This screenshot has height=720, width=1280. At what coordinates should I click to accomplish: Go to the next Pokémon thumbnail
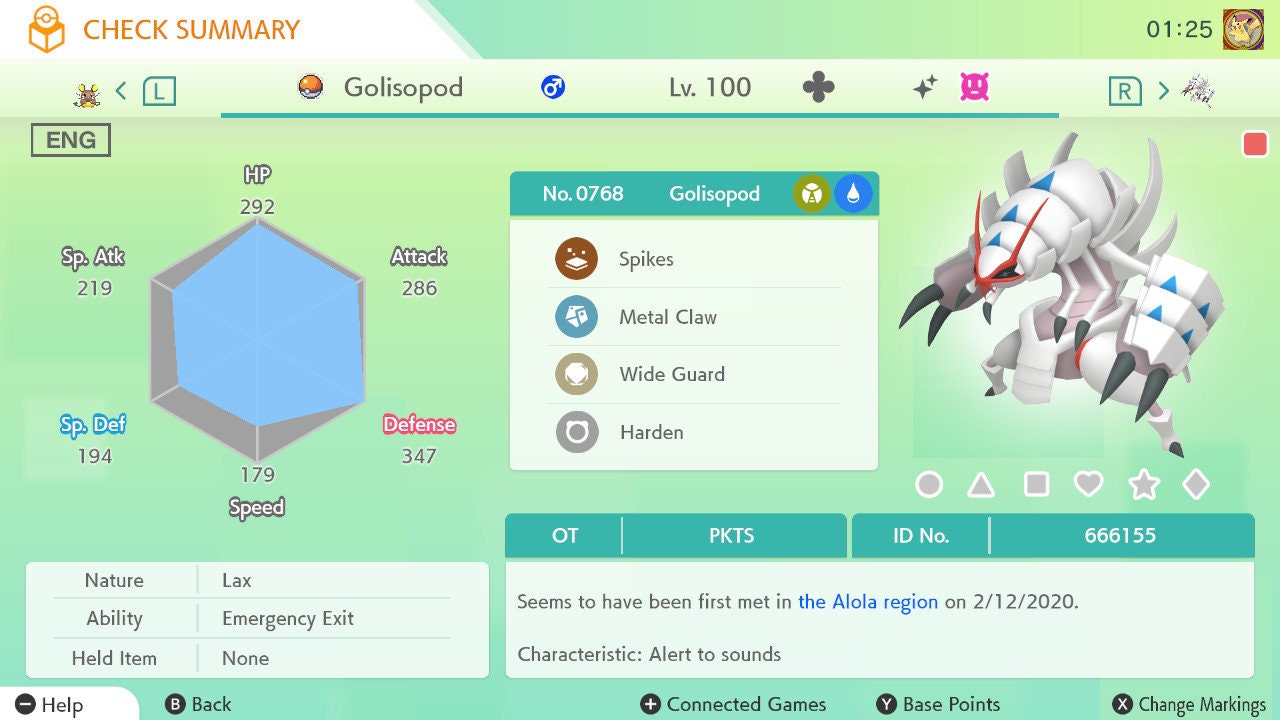[1196, 91]
